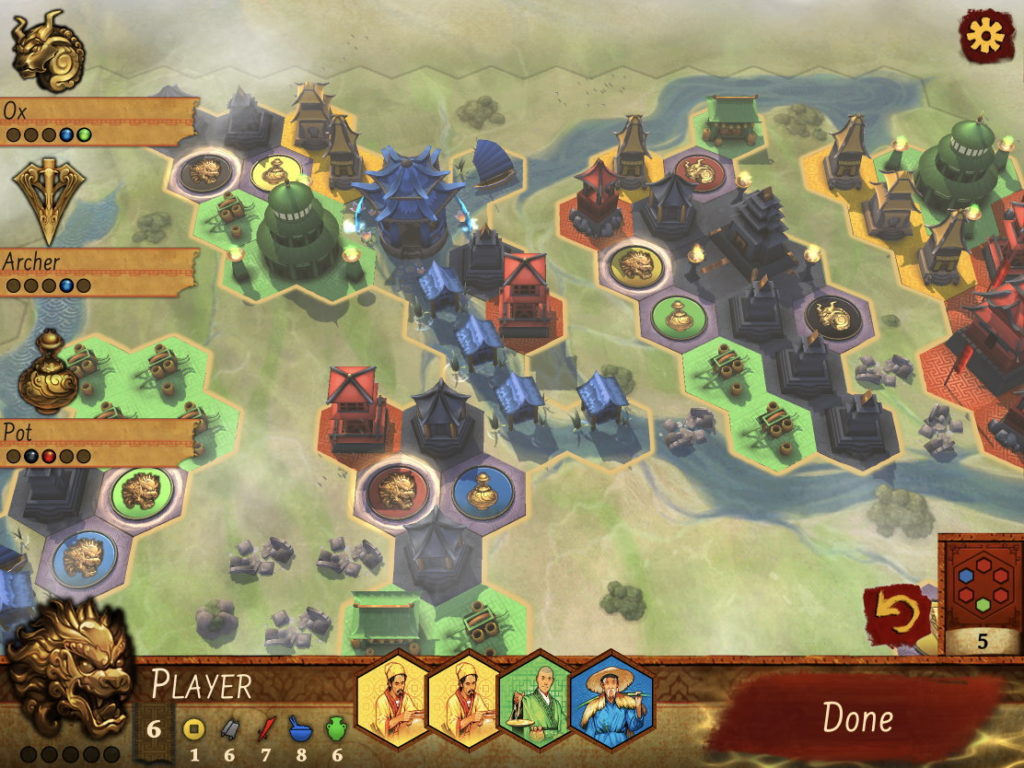View the Ox opponent panel
1024x768 pixels.
click(x=97, y=120)
